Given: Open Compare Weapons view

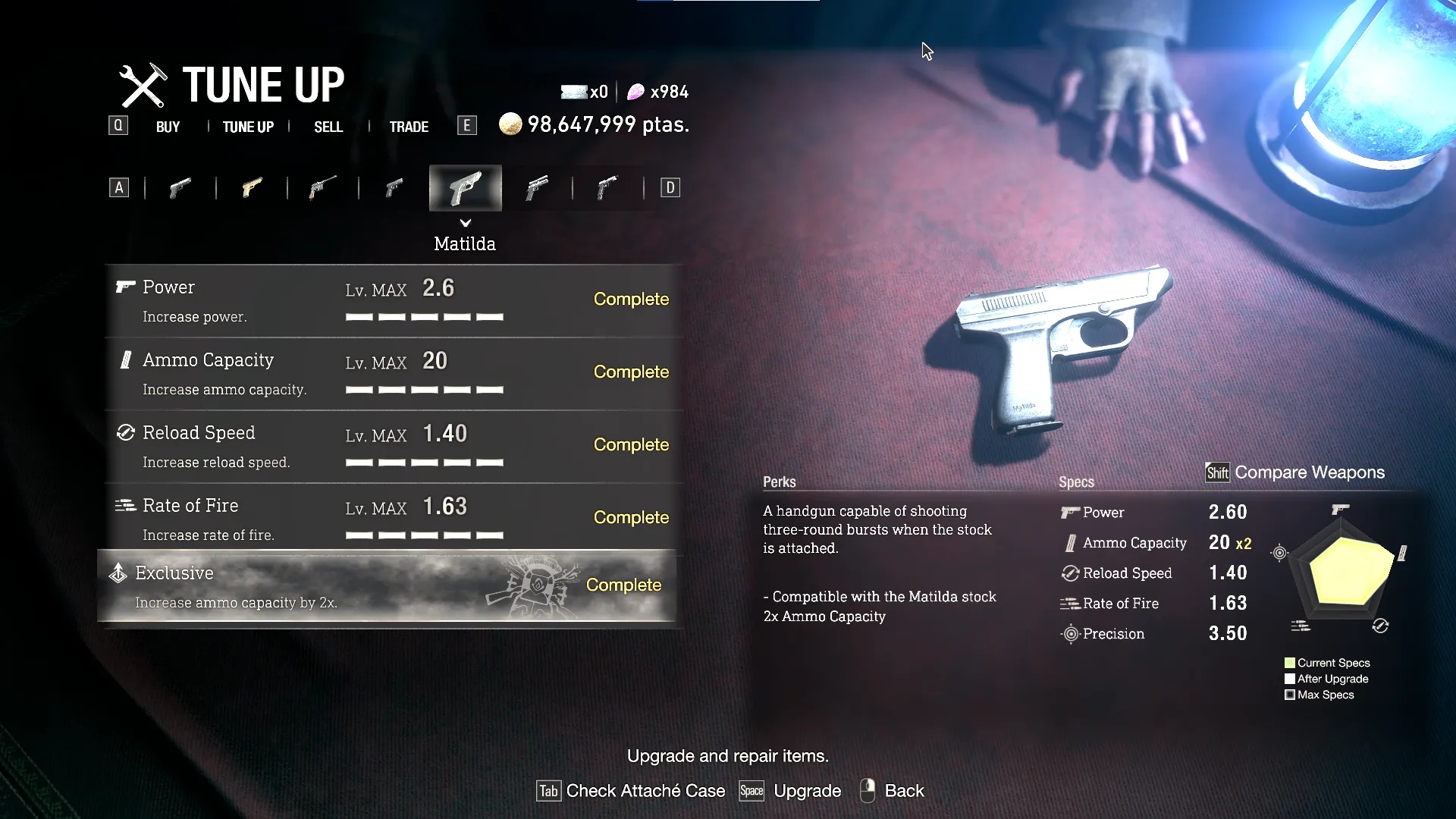Looking at the screenshot, I should [1295, 472].
